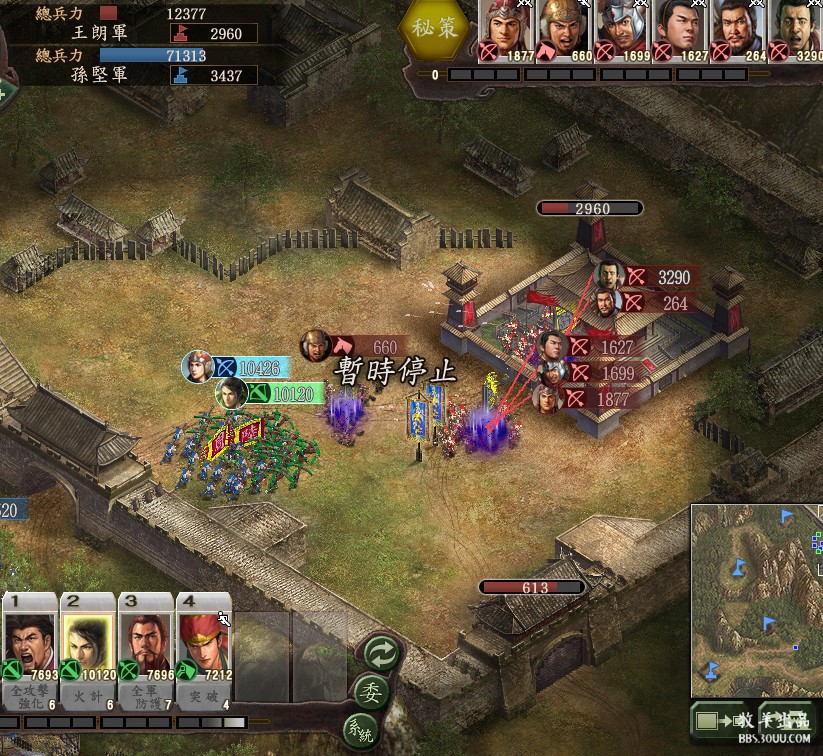Toggle the camera view button below the minimap

(718, 721)
